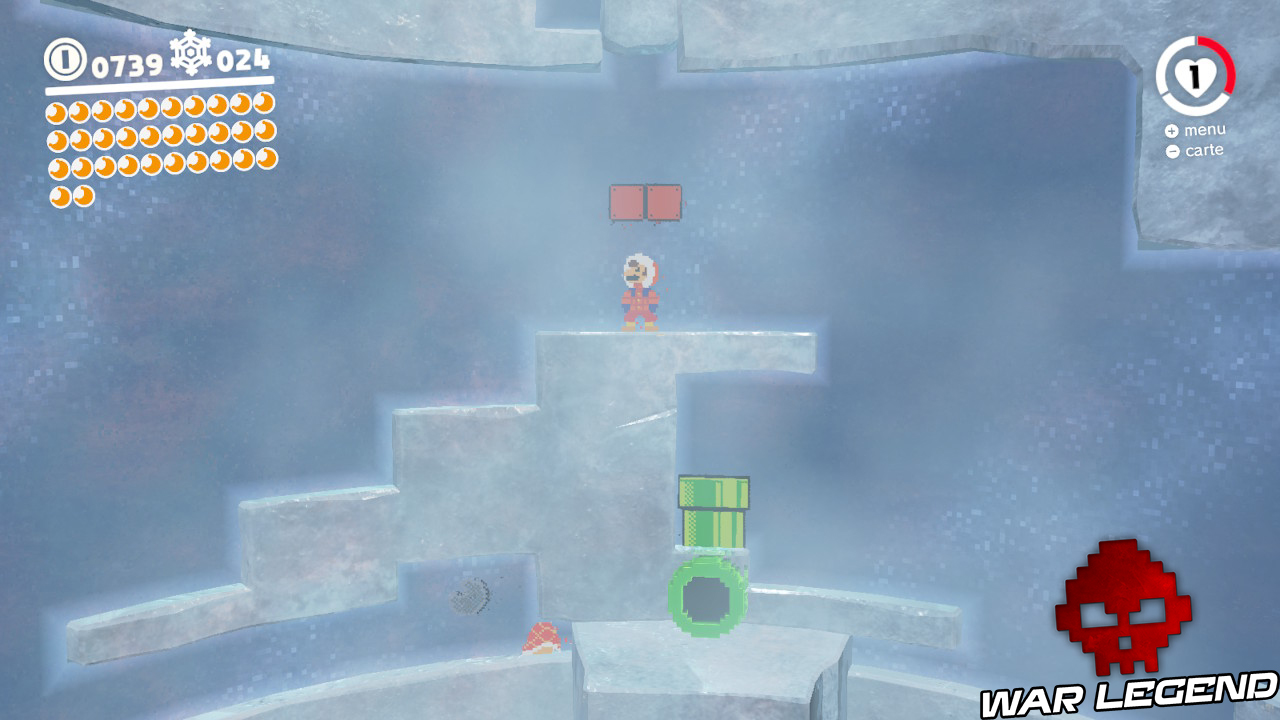Screen dimensions: 1280x720
Task: Select the green warp pipe
Action: point(711,510)
